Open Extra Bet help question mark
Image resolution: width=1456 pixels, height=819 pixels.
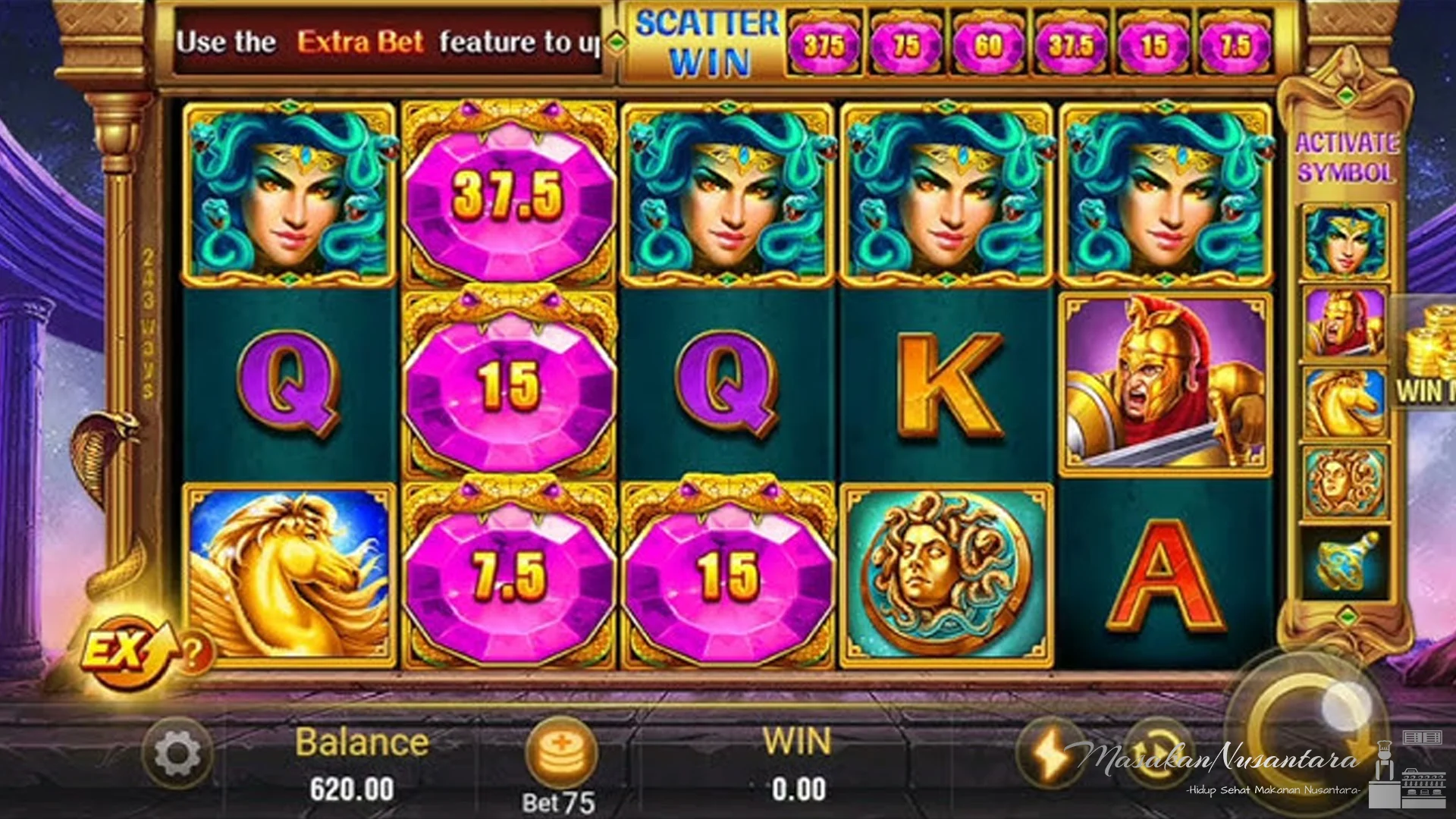(193, 651)
